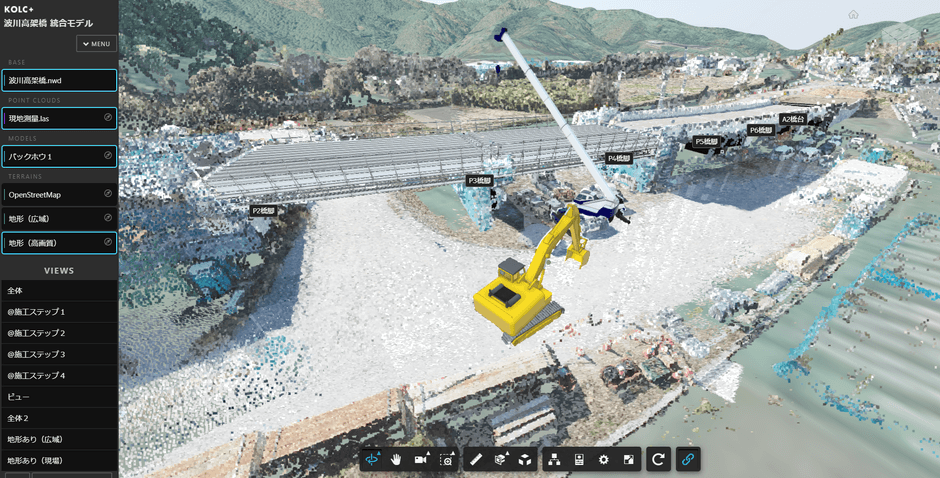Select the pan hand tool
The width and height of the screenshot is (940, 478).
(397, 459)
